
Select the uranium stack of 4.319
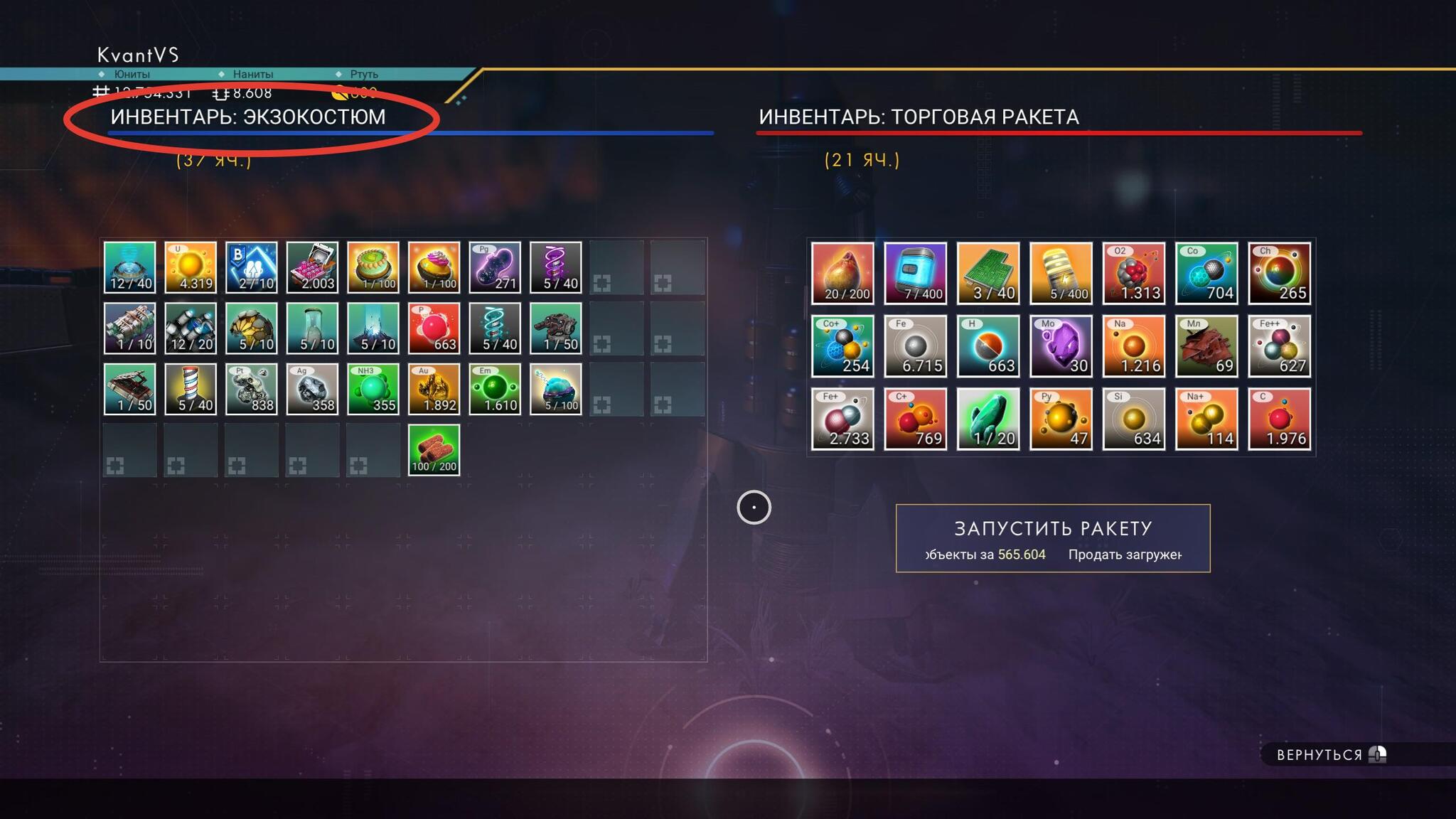pos(191,267)
